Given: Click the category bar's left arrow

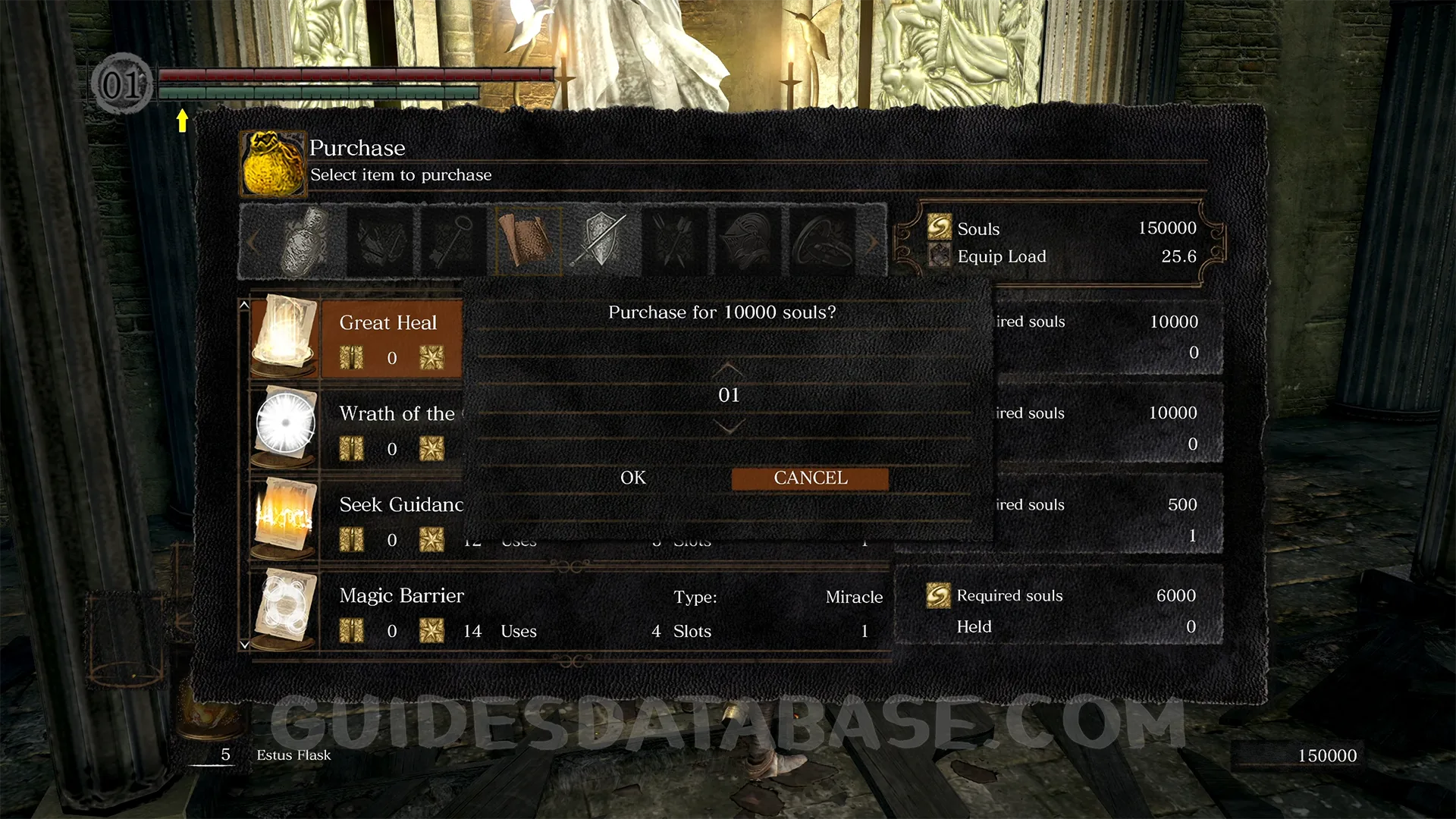Looking at the screenshot, I should [x=253, y=242].
